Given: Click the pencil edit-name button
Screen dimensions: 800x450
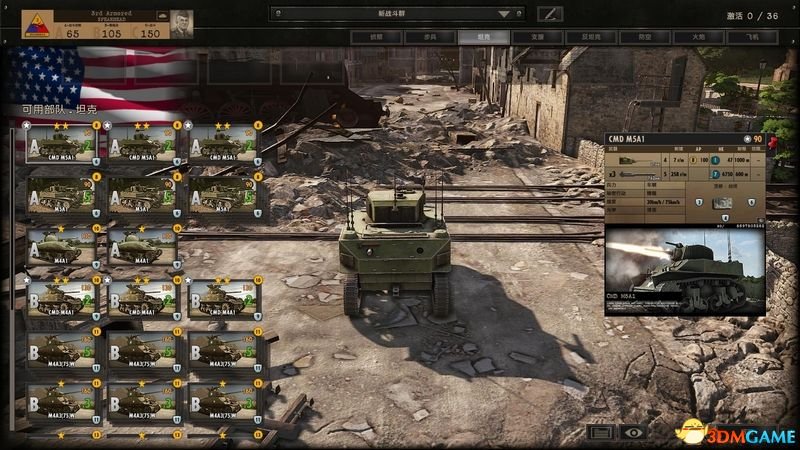Looking at the screenshot, I should point(550,14).
